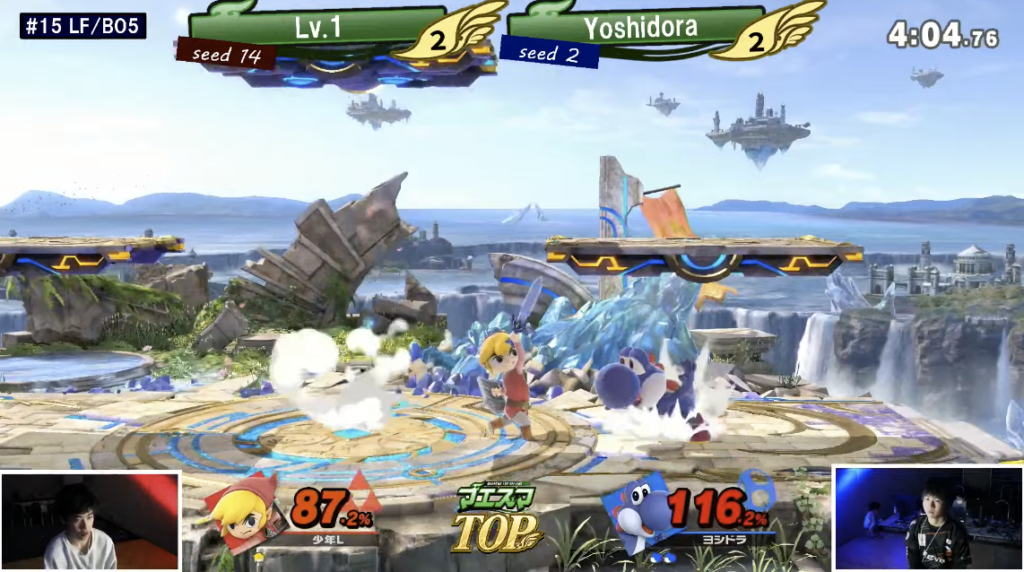
Task: Click the seed 14 tag
Action: [226, 54]
